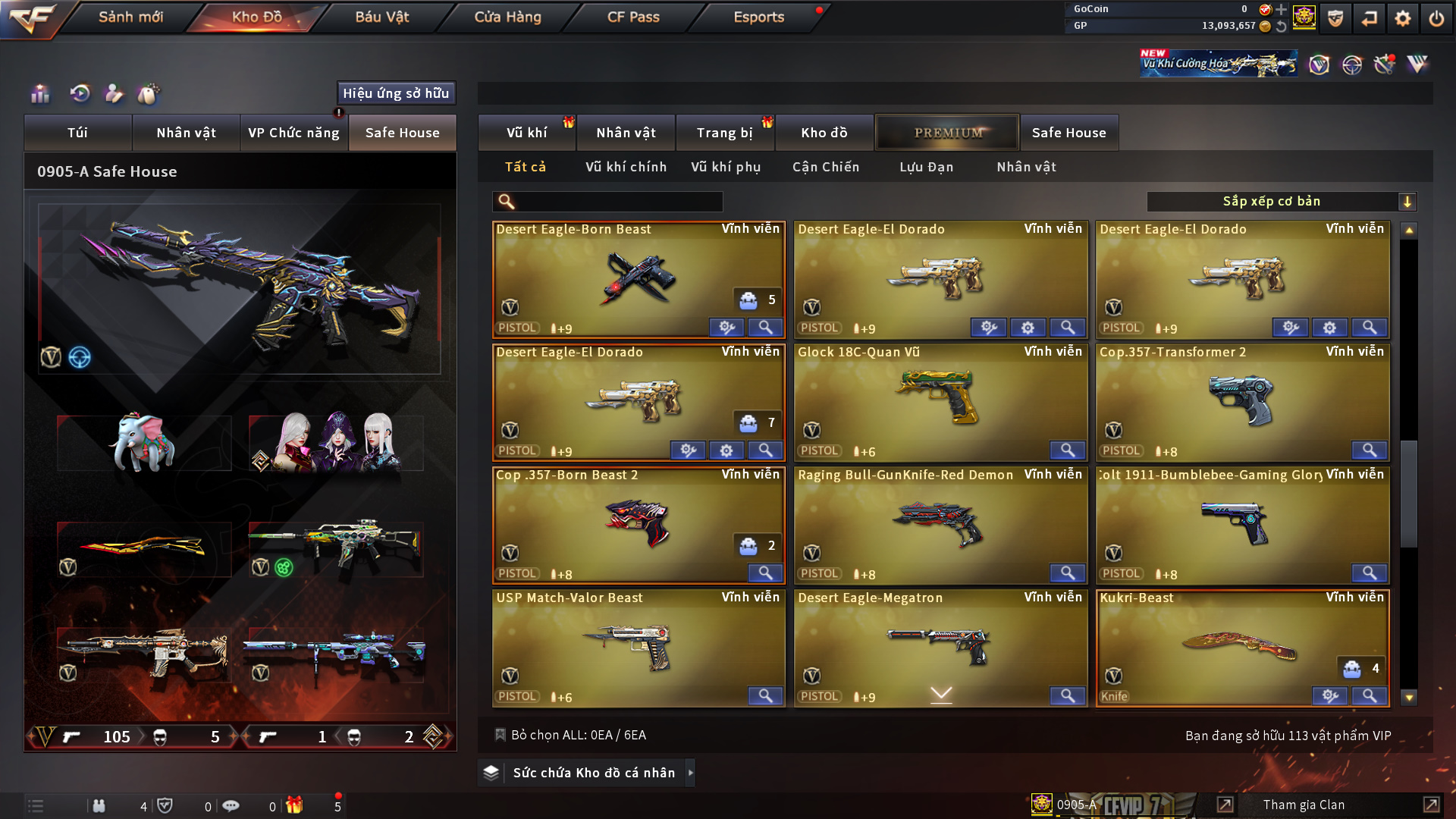Screen dimensions: 1456x819
Task: Select the Kukri-Beast knife item
Action: click(1242, 645)
